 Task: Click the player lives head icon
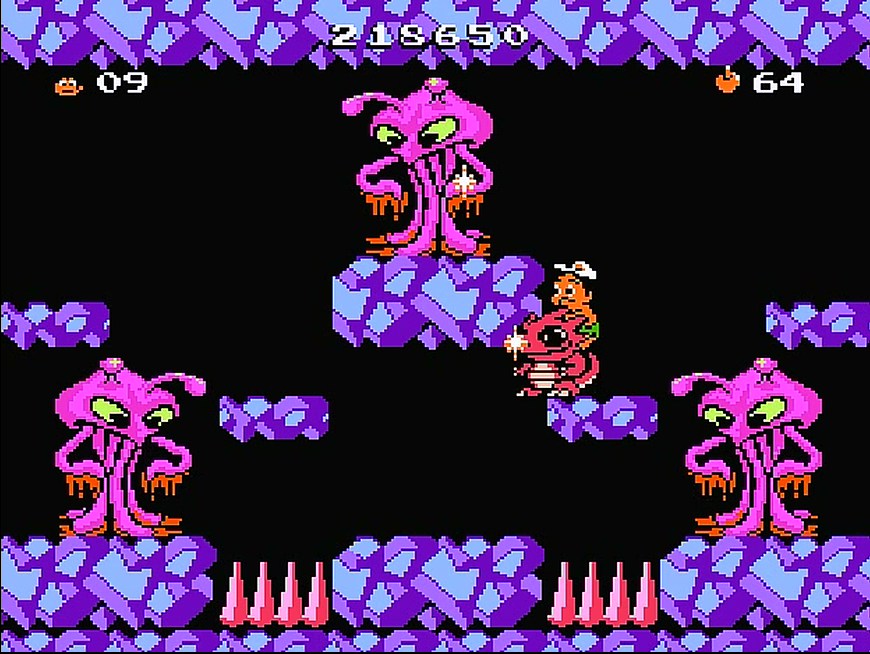click(x=67, y=86)
